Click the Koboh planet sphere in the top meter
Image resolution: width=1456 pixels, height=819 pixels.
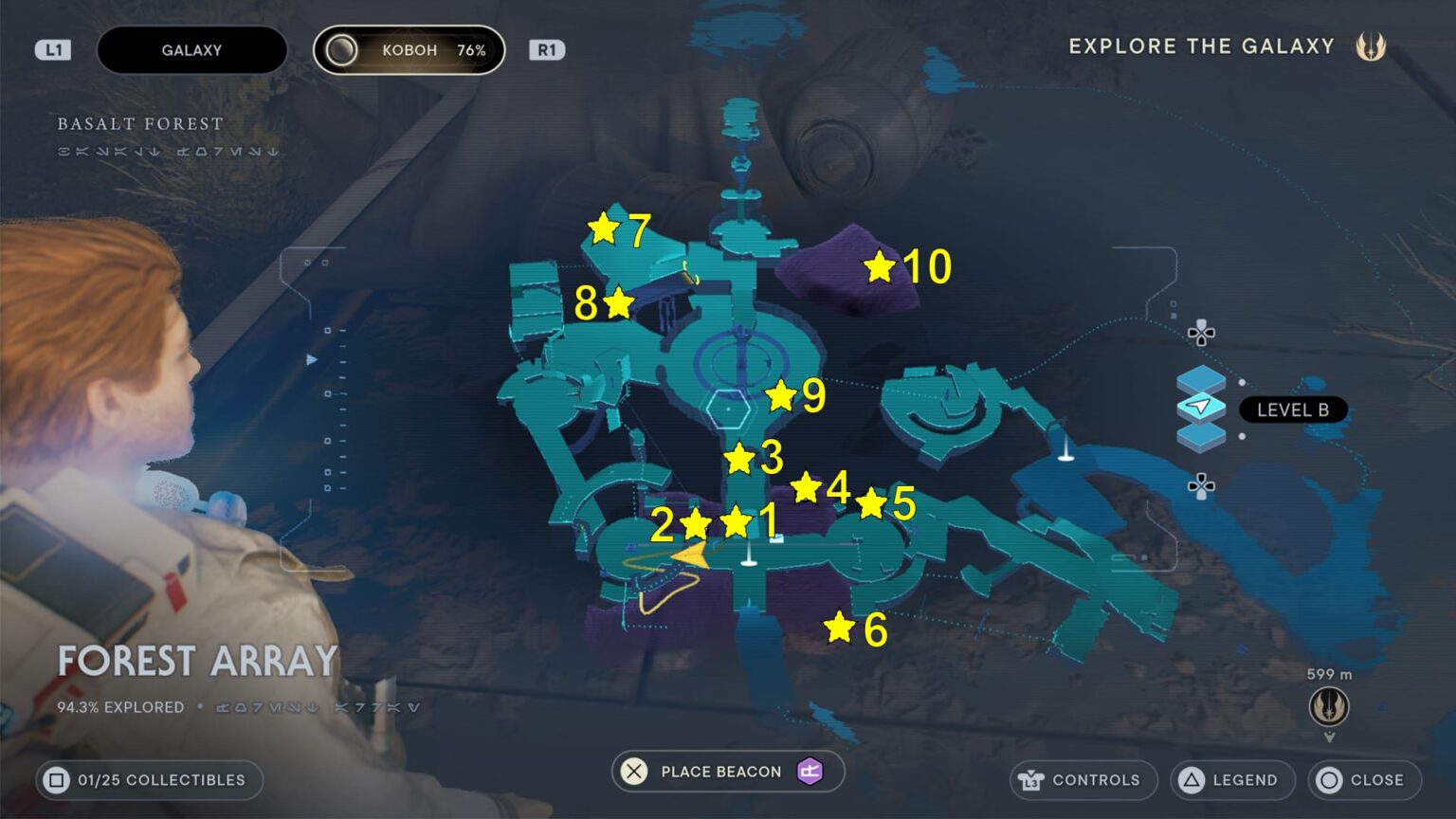click(x=342, y=49)
